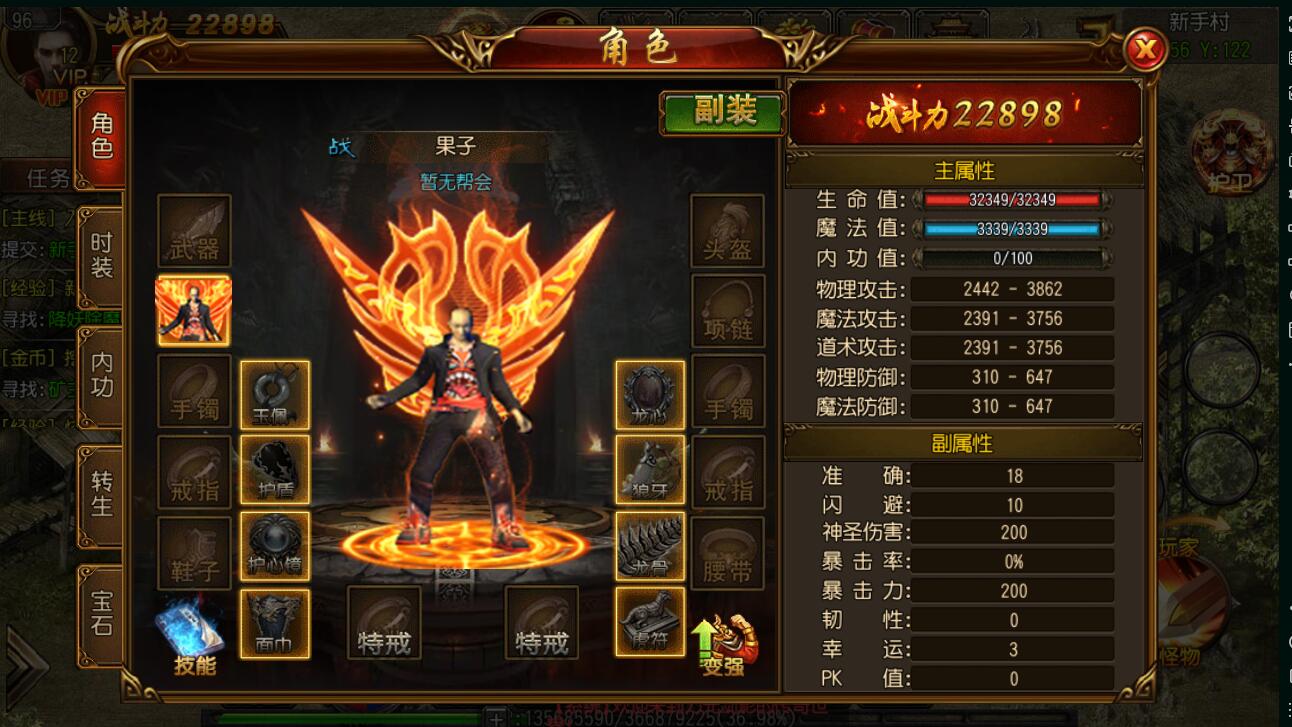
Task: Open the 内功 inner power tab
Action: click(102, 375)
